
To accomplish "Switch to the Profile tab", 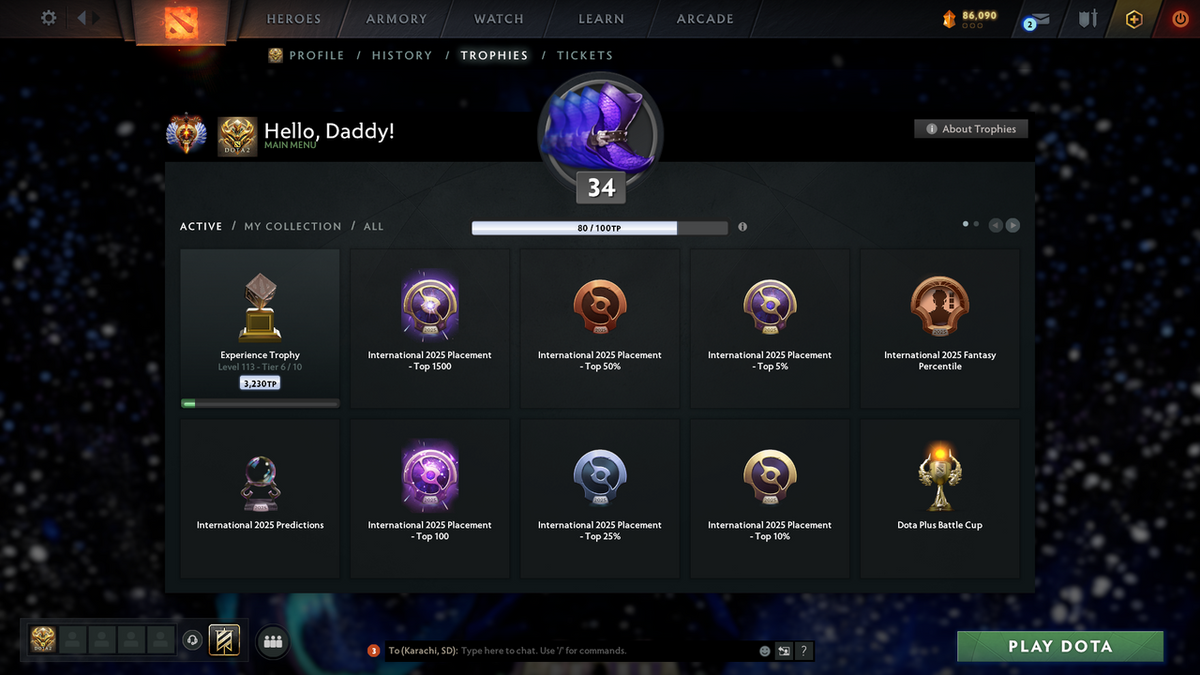I will coord(316,56).
